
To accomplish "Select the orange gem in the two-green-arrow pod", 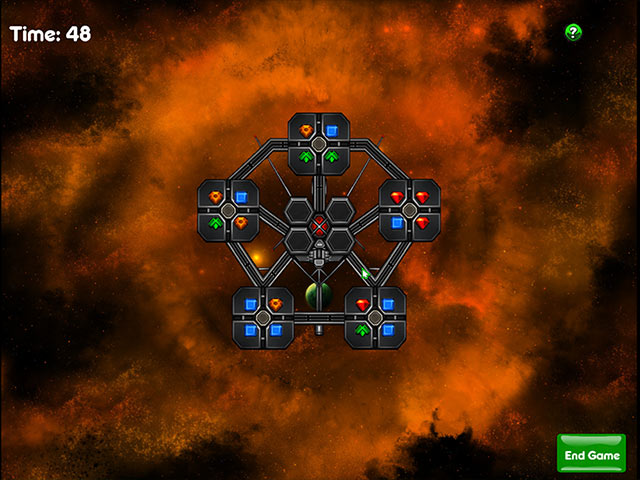I will tap(306, 131).
